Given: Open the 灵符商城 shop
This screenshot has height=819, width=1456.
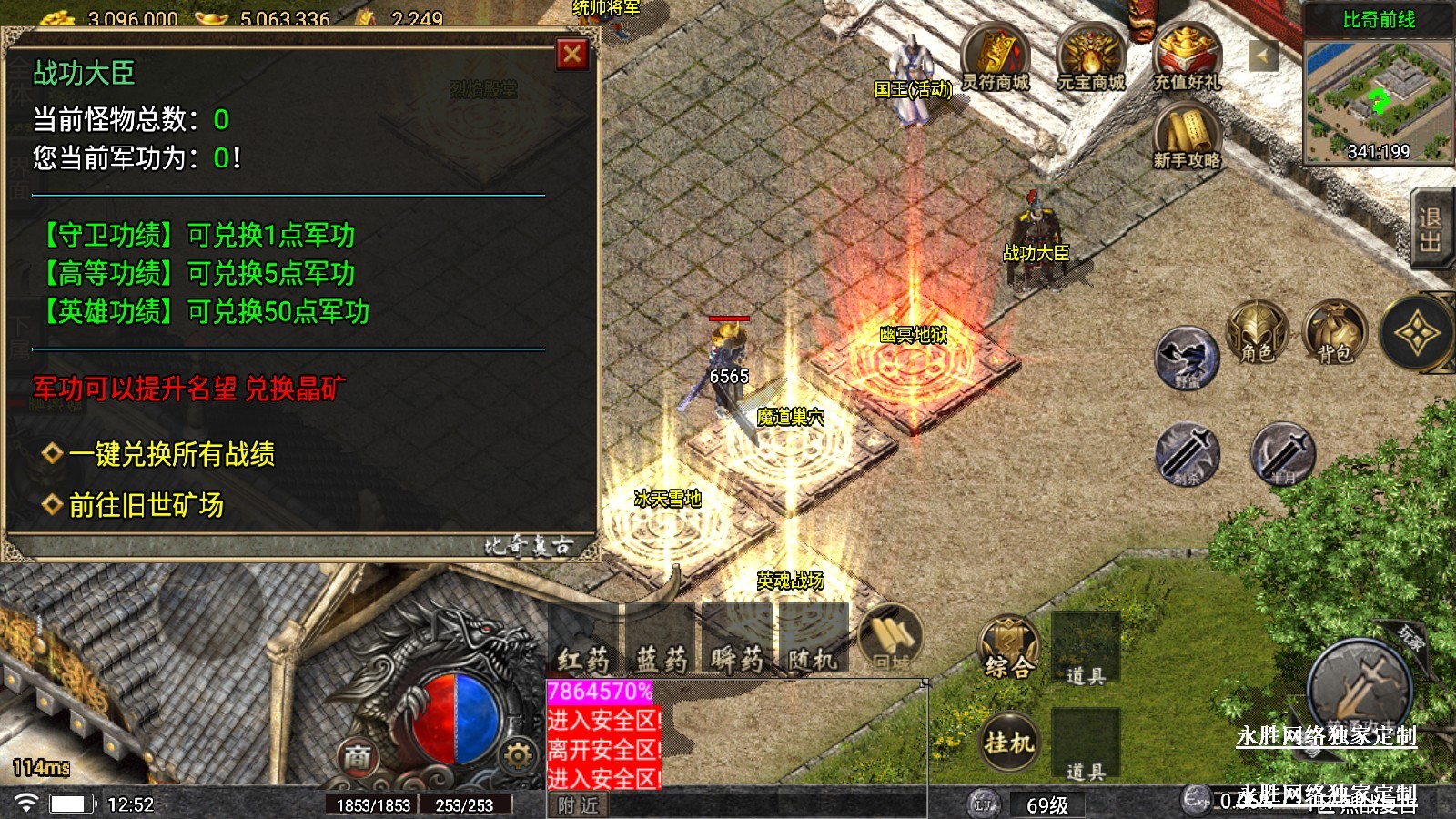Looking at the screenshot, I should (996, 56).
